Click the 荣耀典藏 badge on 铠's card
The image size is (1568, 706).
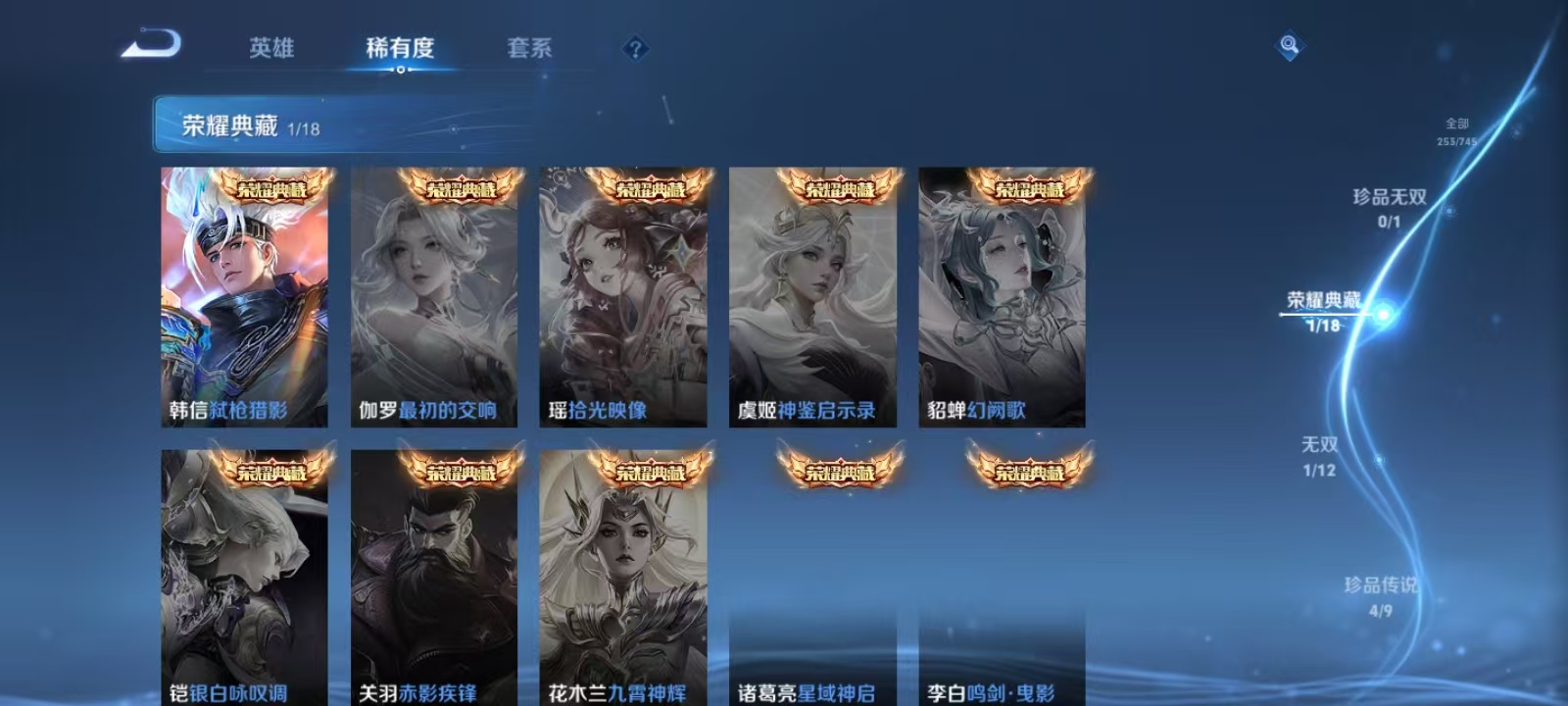point(271,474)
